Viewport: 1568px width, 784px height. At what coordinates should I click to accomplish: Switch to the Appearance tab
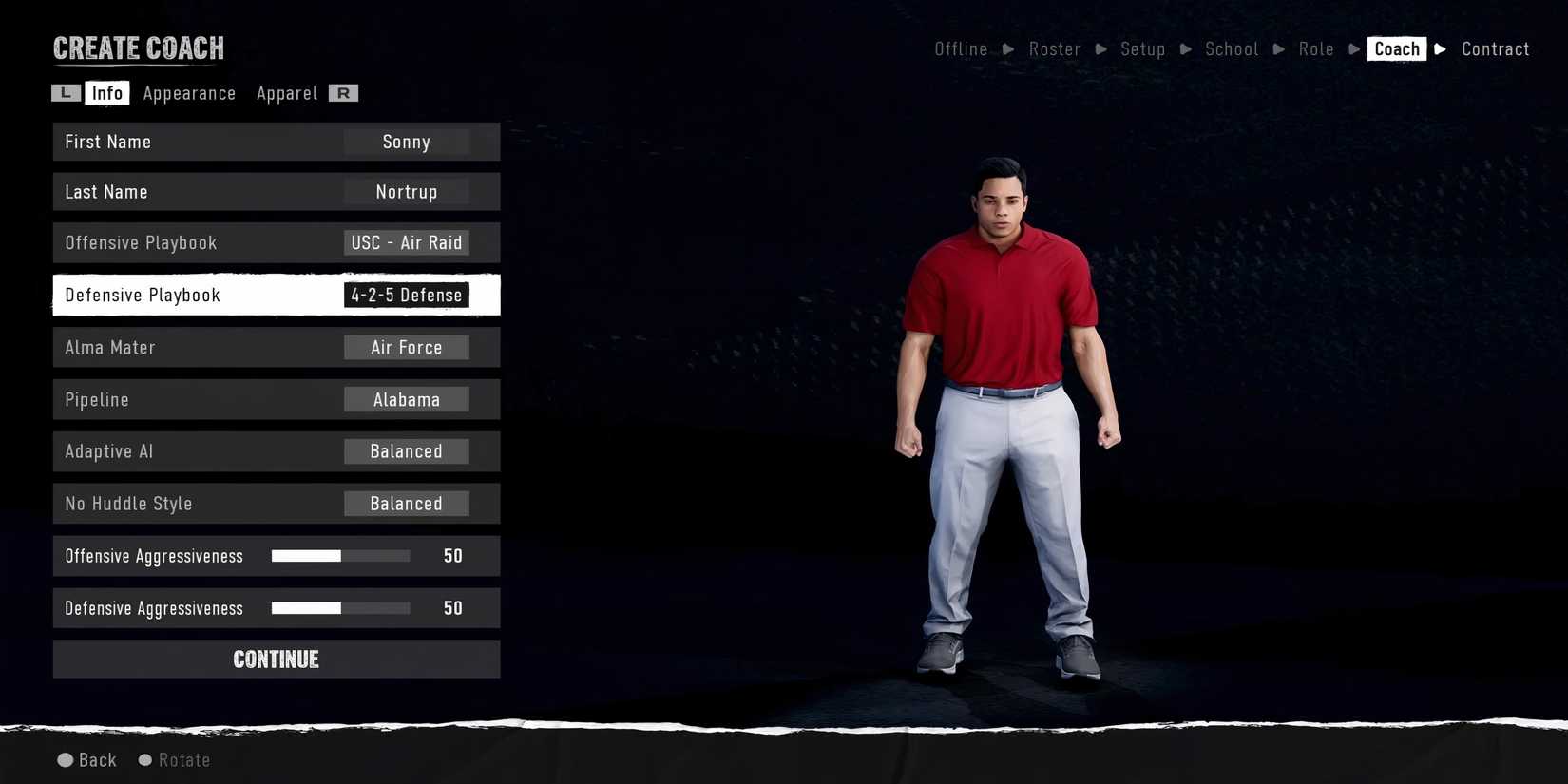click(189, 92)
